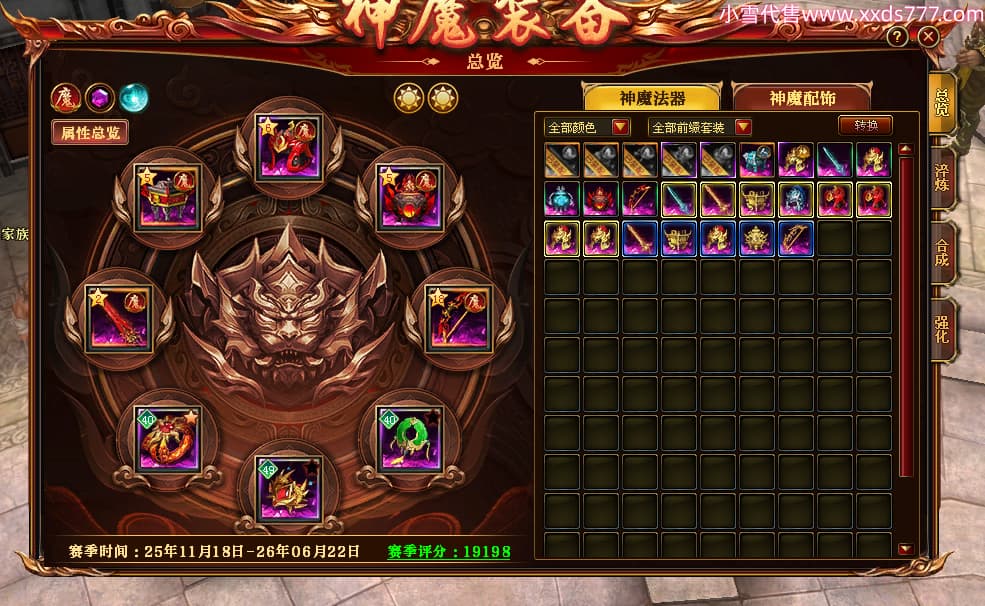985x606 pixels.
Task: Select the equipped green jade ring slot
Action: coord(409,438)
